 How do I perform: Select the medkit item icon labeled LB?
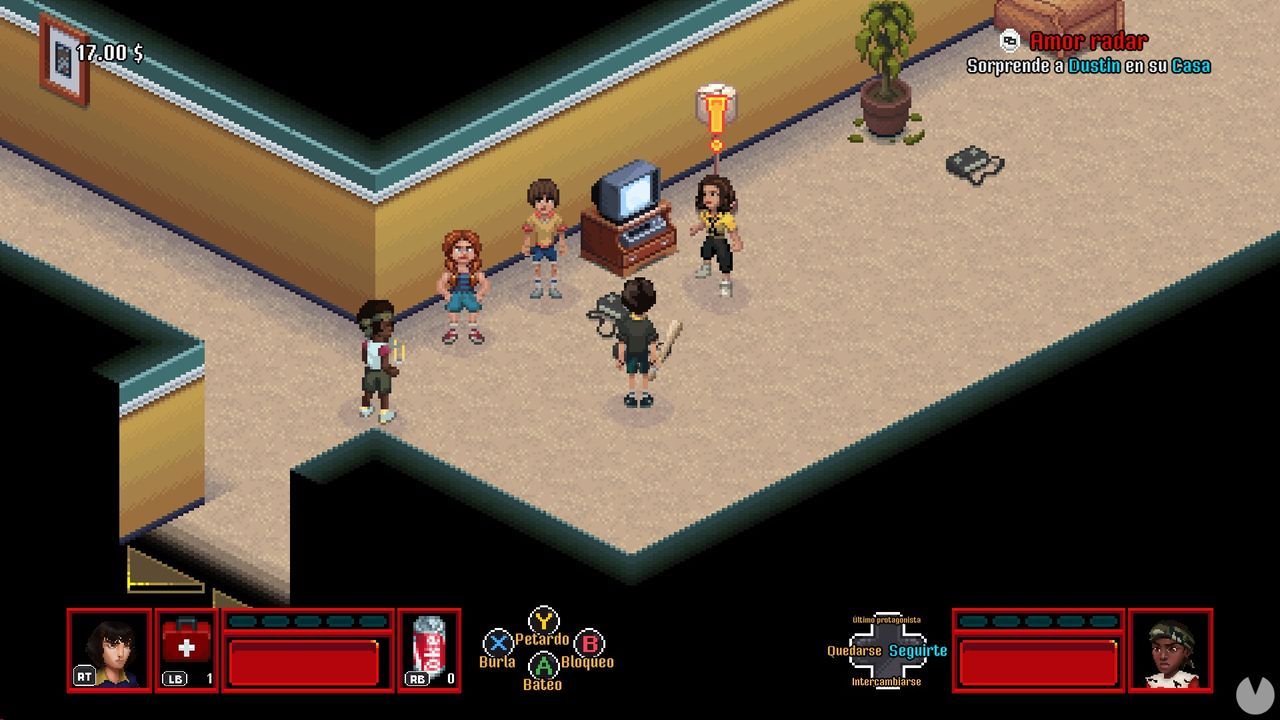point(187,643)
